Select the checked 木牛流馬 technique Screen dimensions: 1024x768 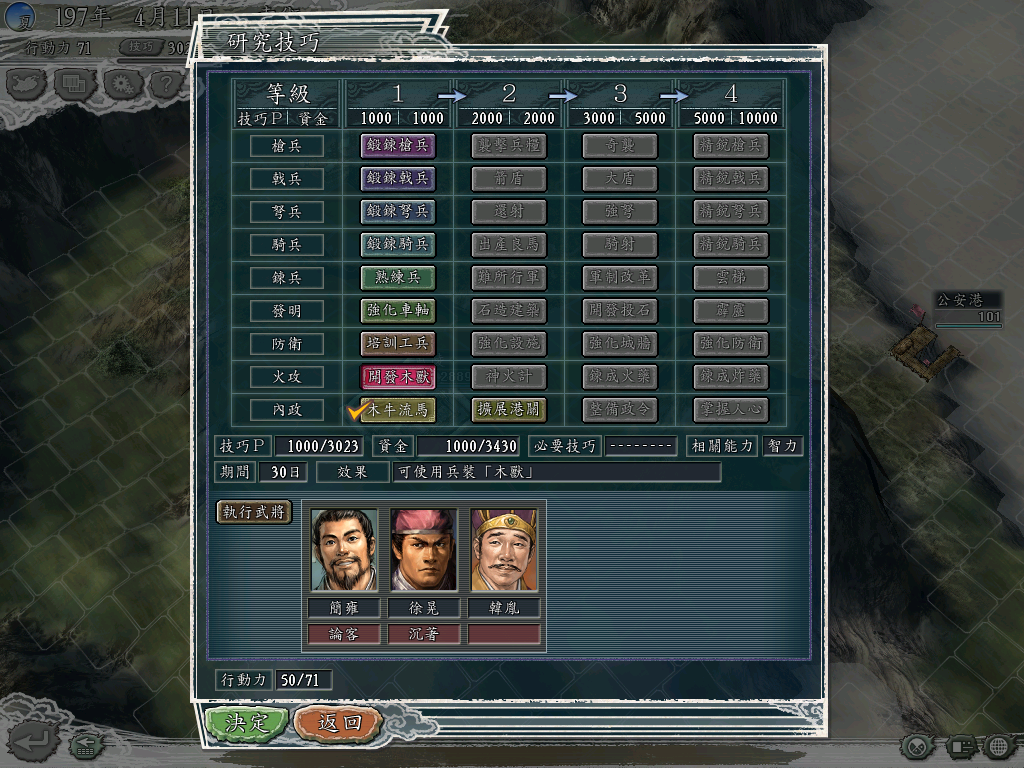click(398, 410)
